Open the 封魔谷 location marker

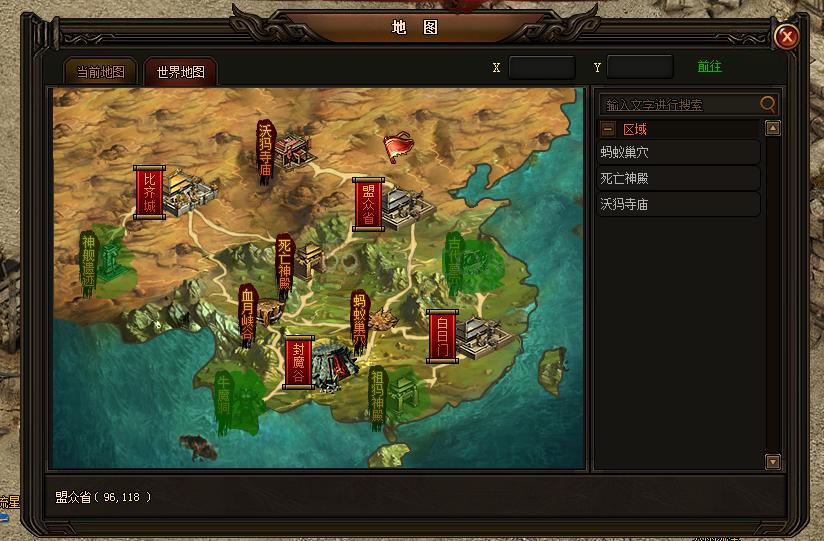(x=298, y=362)
